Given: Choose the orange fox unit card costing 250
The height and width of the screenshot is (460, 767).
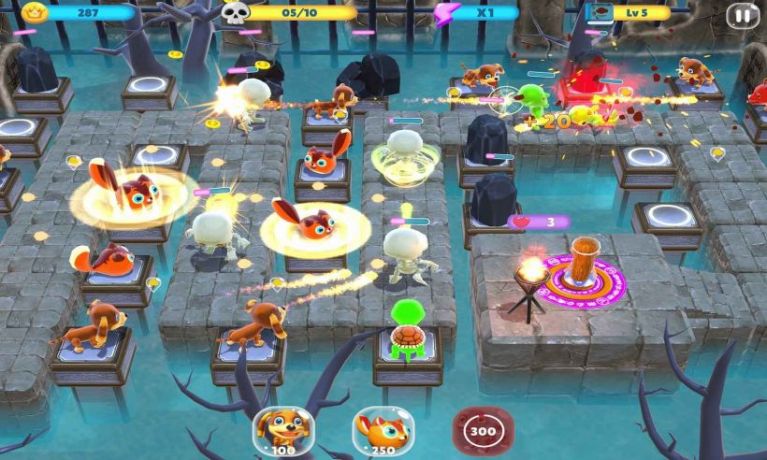Looking at the screenshot, I should pyautogui.click(x=381, y=430).
